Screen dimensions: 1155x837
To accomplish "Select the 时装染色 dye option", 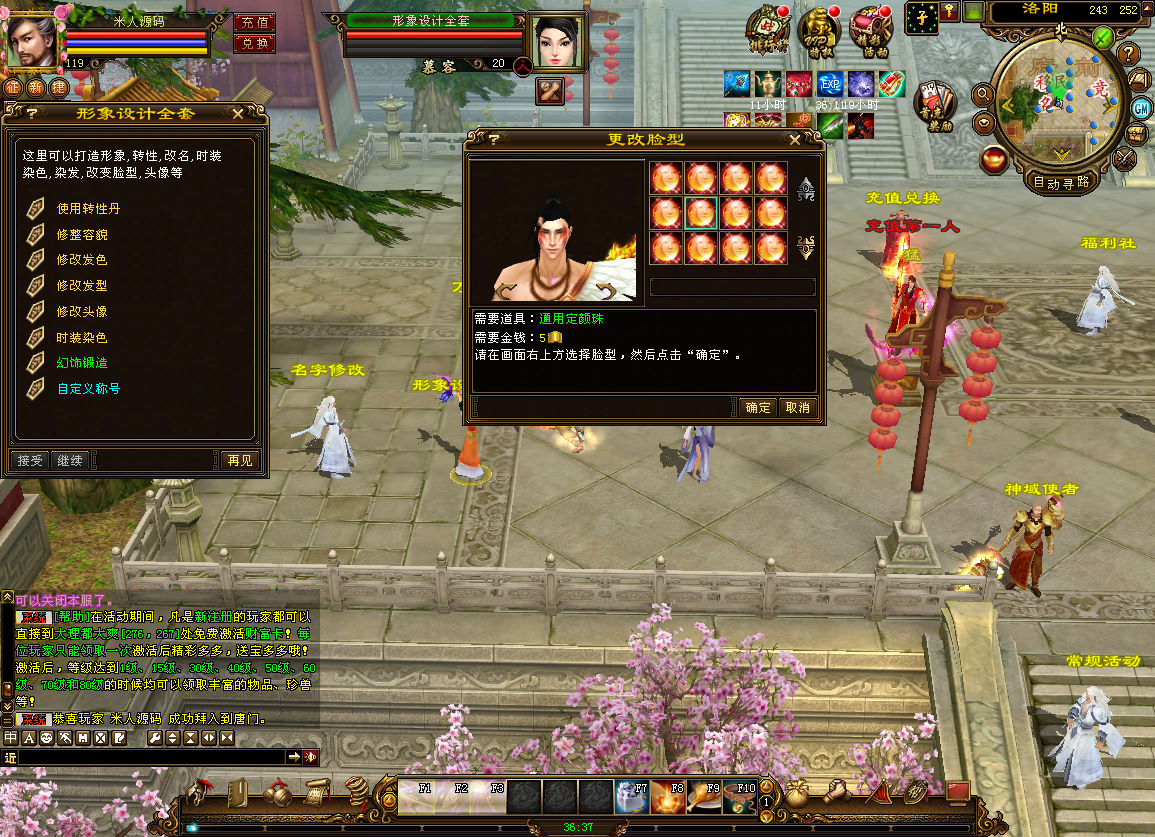I will tap(81, 338).
